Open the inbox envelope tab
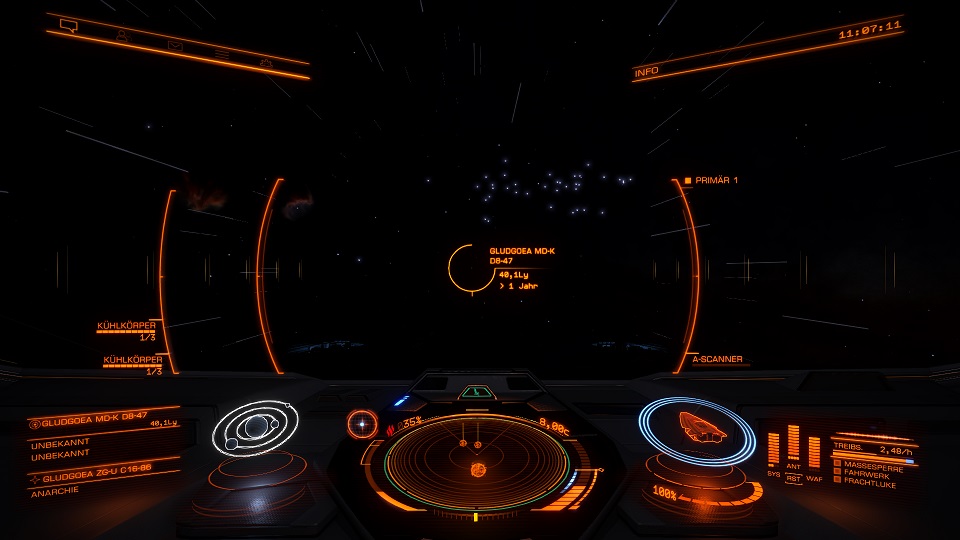 click(x=175, y=45)
